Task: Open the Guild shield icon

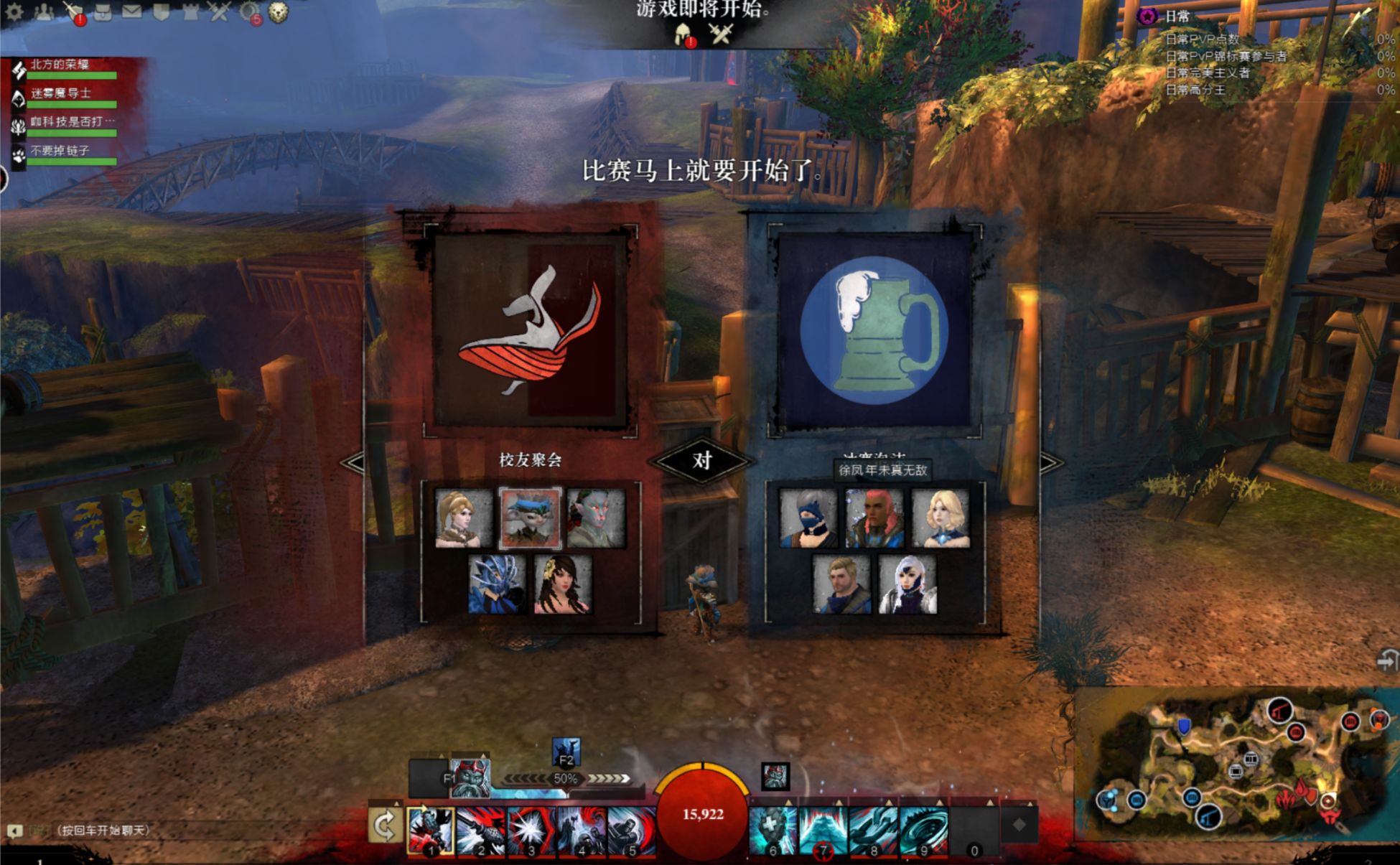Action: click(x=161, y=11)
